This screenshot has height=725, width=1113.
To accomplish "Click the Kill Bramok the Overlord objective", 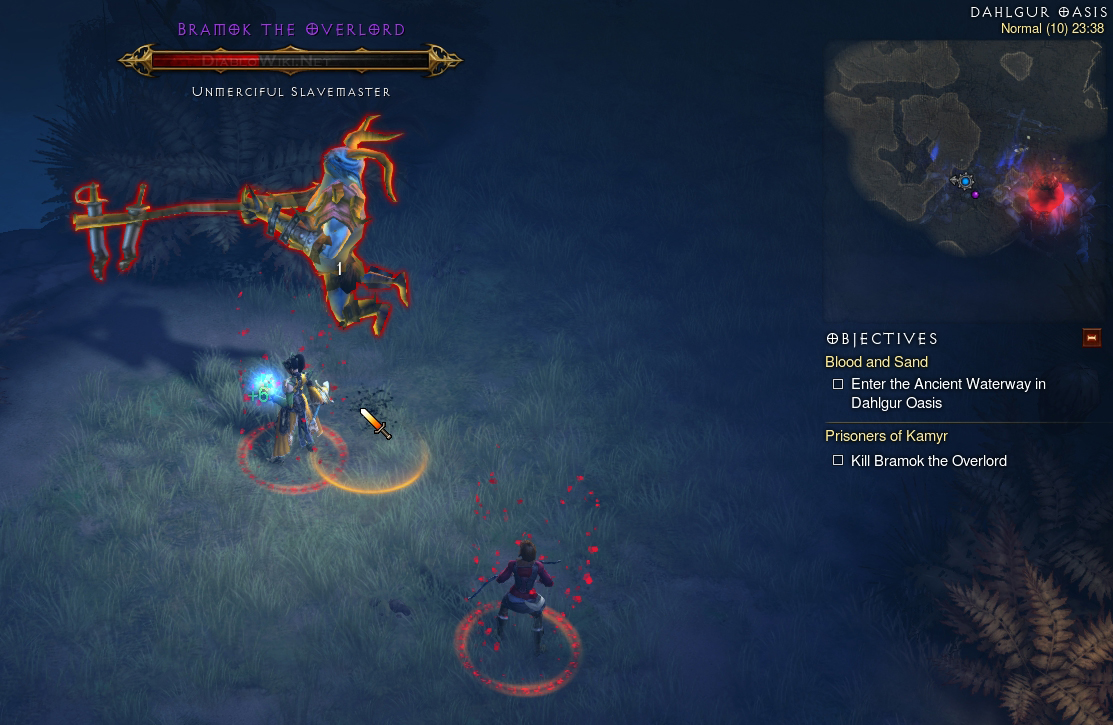I will (928, 461).
